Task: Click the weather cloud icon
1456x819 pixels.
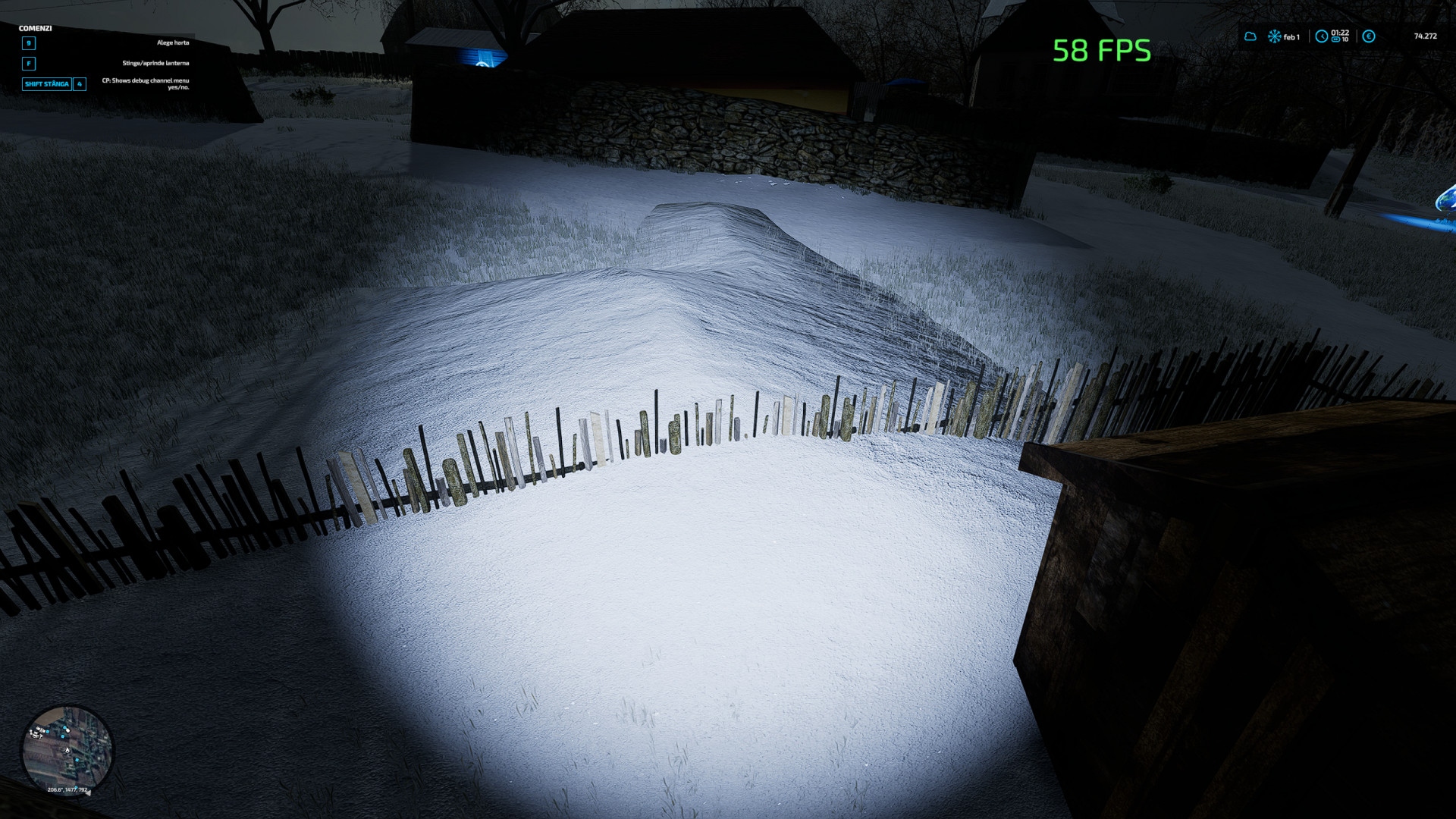Action: (x=1252, y=36)
